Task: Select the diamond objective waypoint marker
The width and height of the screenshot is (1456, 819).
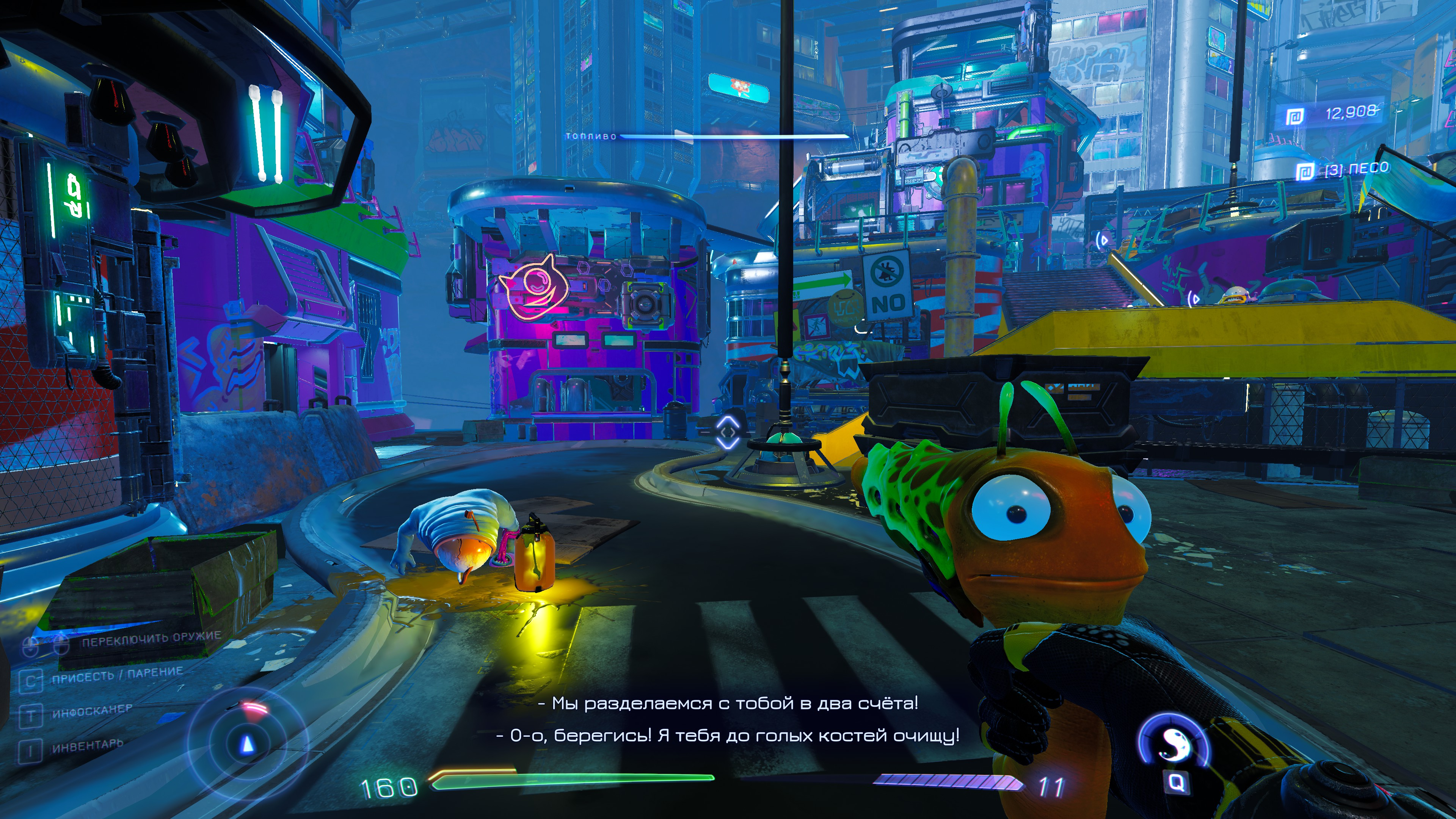Action: [728, 433]
